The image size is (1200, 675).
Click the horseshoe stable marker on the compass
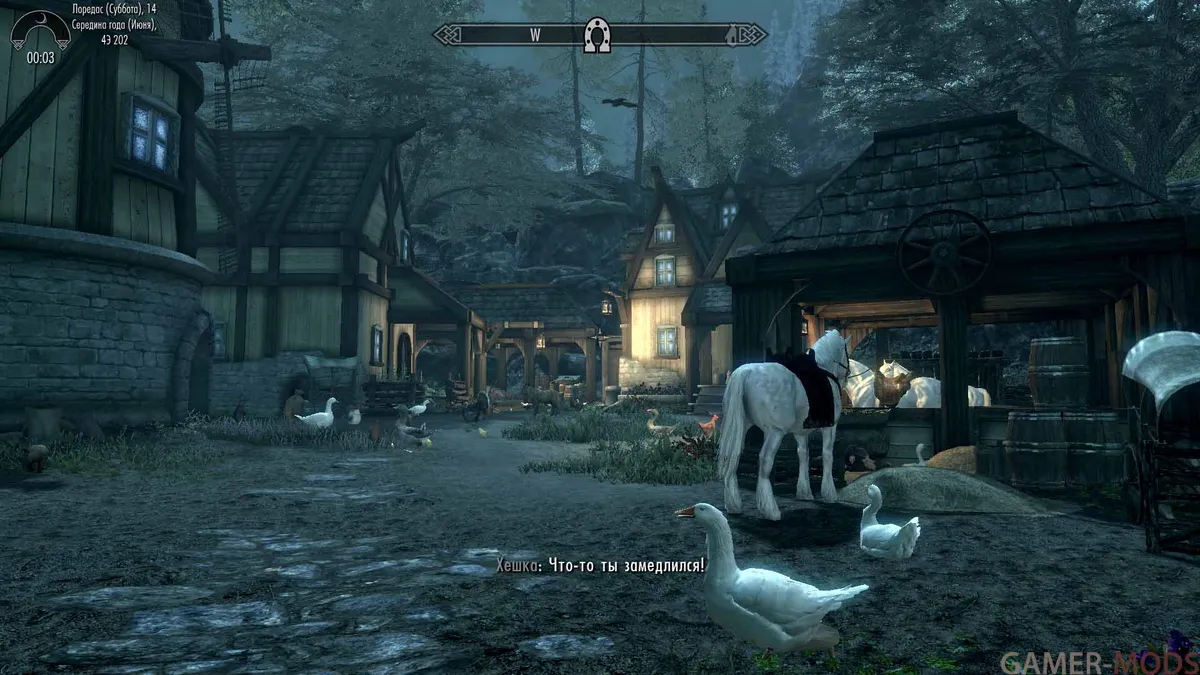coord(598,35)
